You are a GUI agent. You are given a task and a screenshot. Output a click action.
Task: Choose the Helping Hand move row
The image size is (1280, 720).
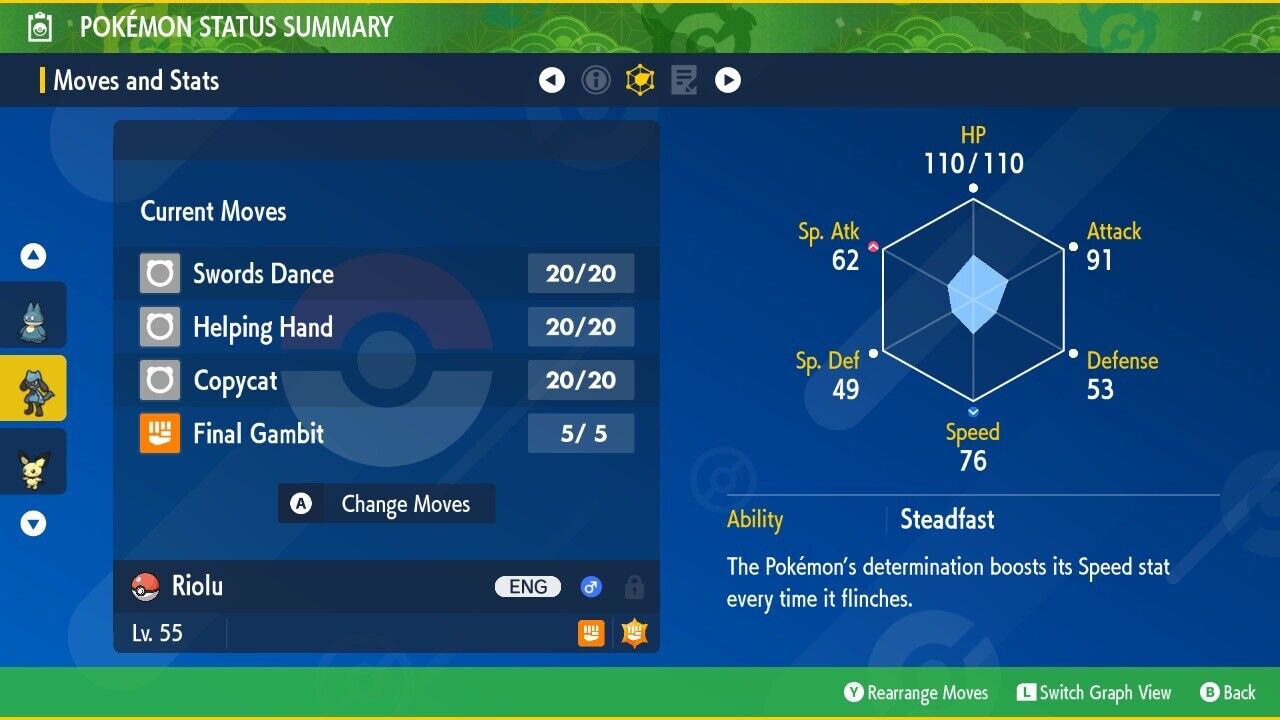385,327
